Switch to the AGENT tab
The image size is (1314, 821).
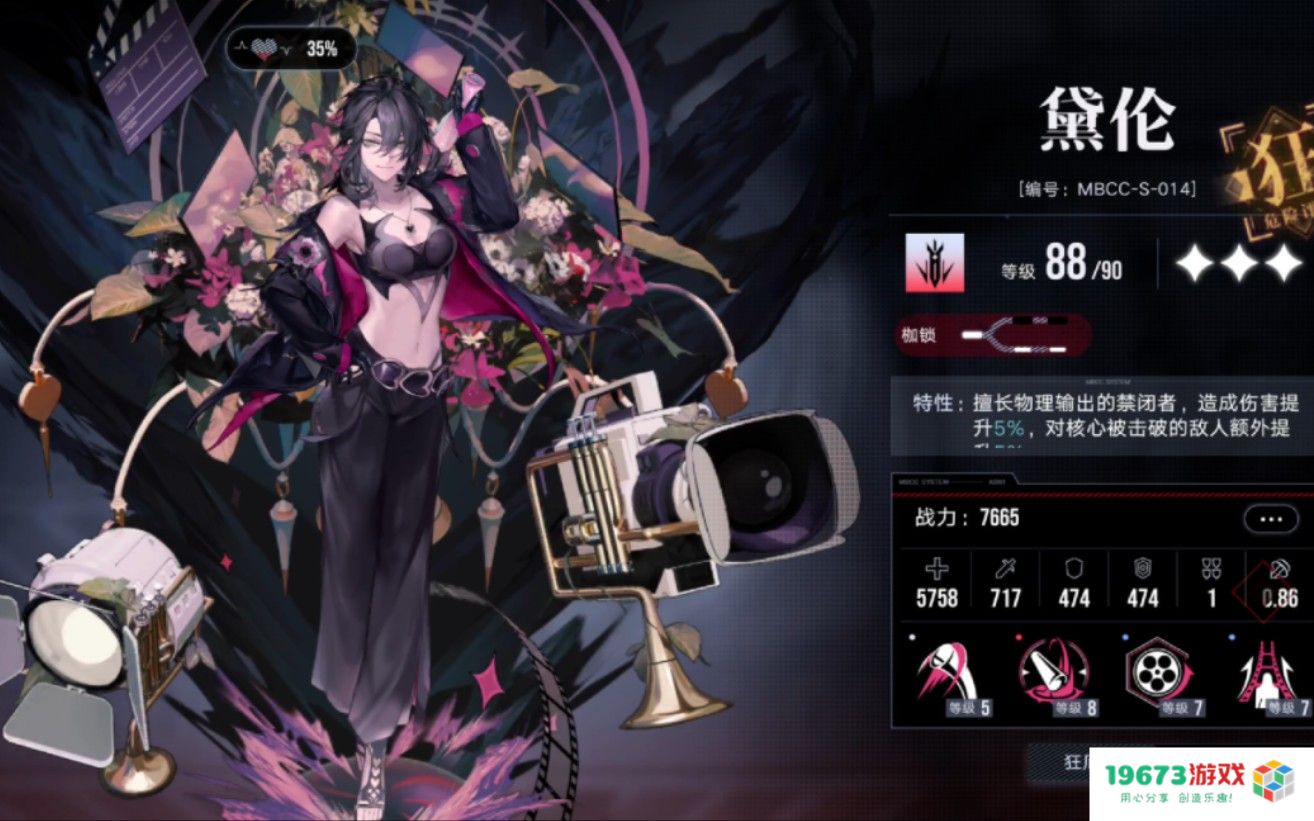[997, 480]
